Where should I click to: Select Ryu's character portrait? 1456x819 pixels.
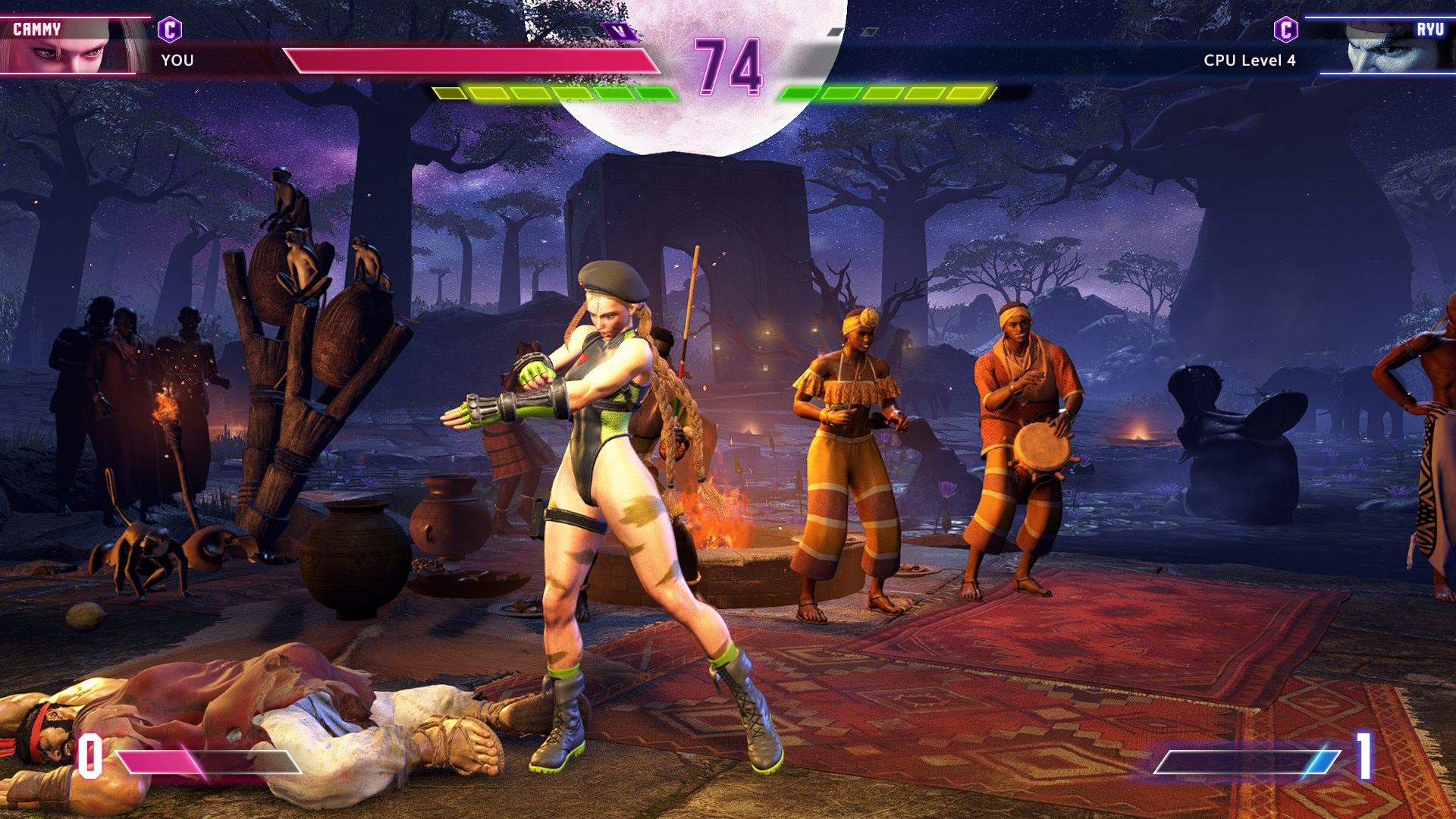(1387, 45)
